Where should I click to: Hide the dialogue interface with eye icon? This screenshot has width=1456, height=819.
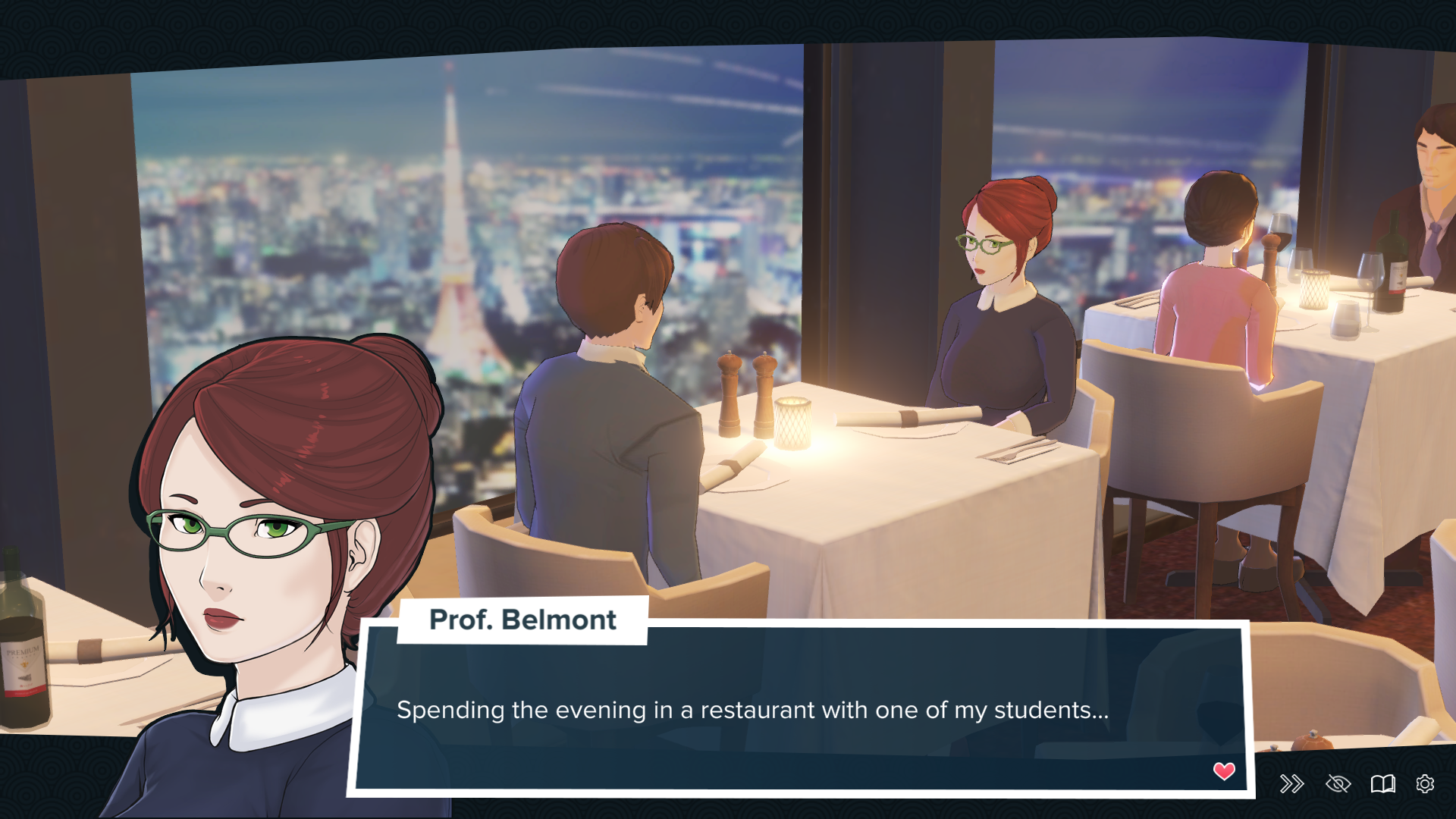pyautogui.click(x=1338, y=783)
